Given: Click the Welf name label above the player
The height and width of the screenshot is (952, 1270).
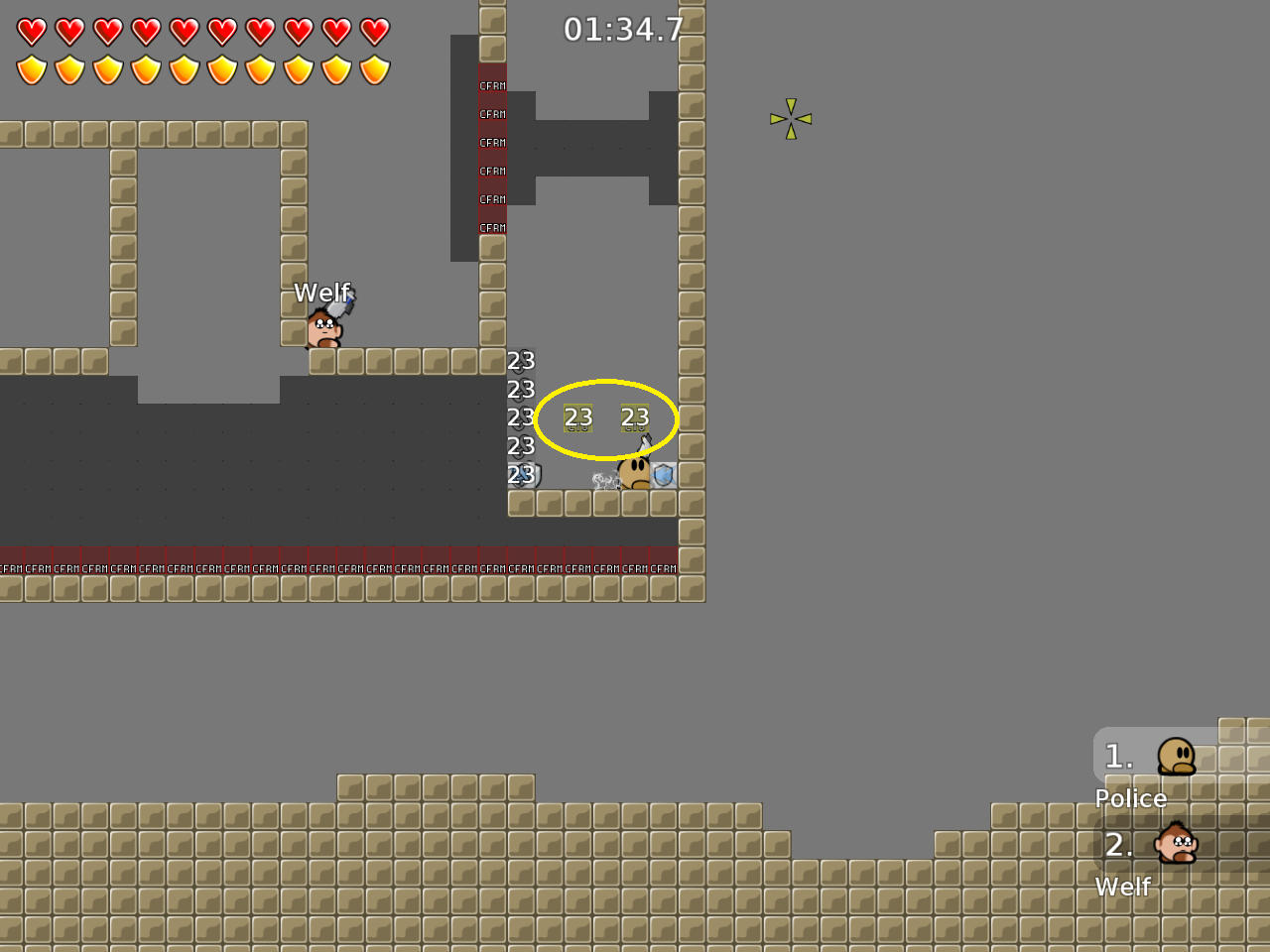Looking at the screenshot, I should tap(321, 293).
